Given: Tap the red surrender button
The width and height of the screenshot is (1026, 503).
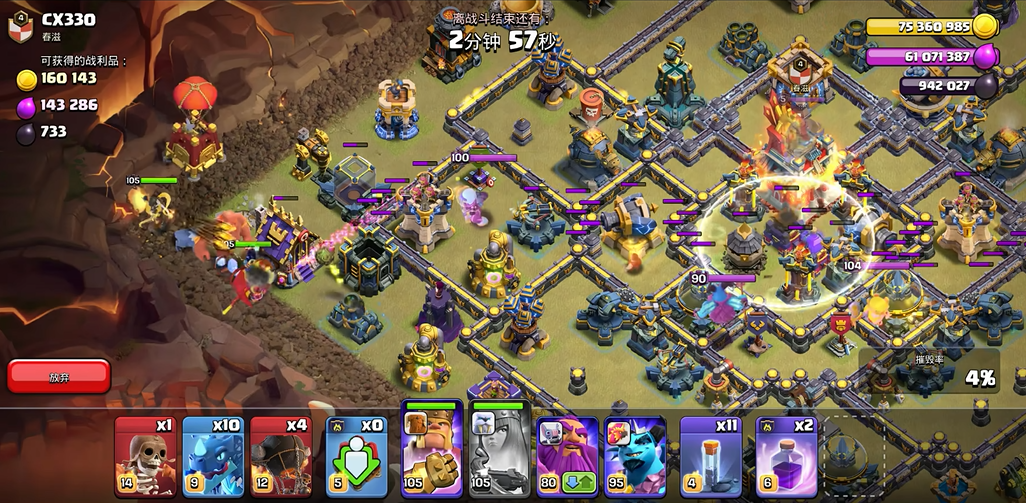Looking at the screenshot, I should pyautogui.click(x=58, y=376).
